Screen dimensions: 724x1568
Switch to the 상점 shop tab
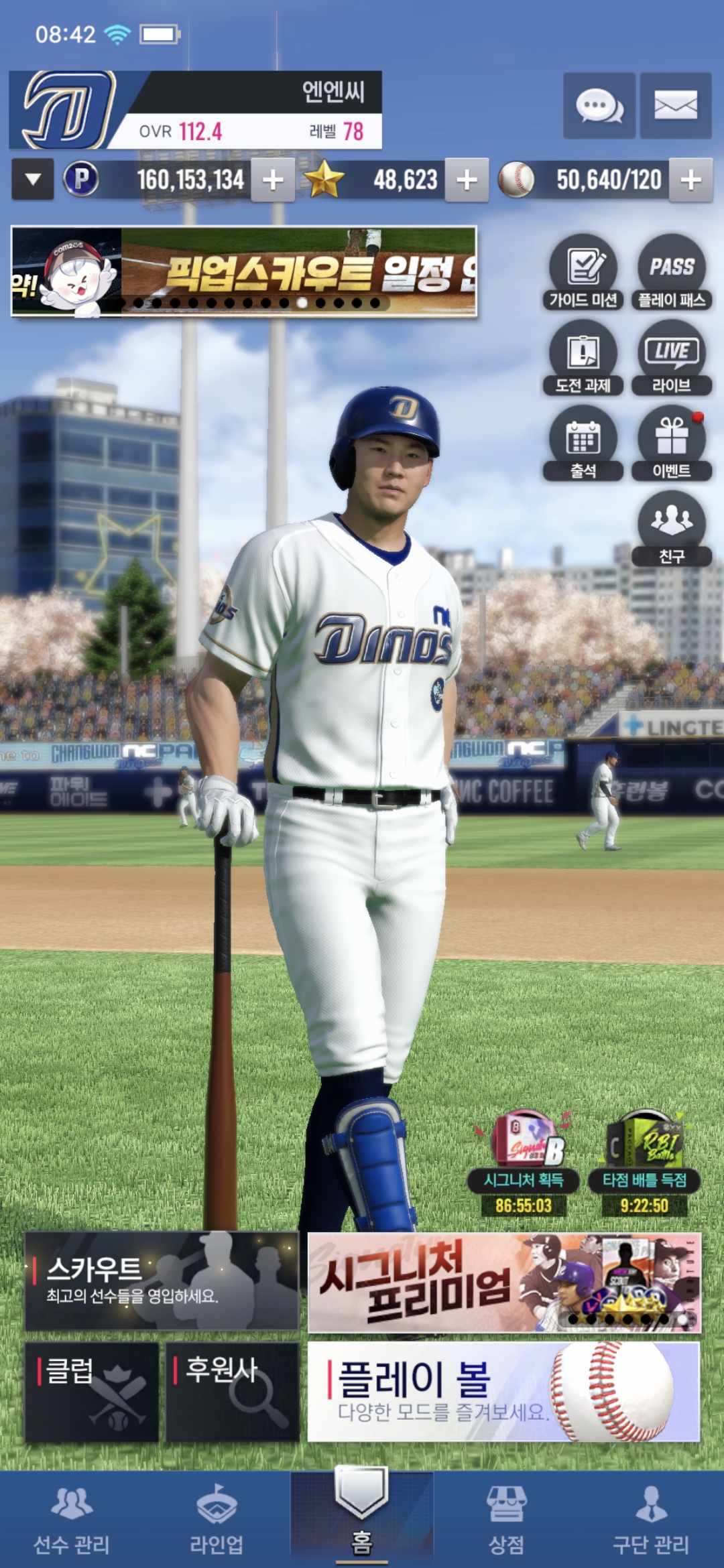click(x=506, y=1520)
